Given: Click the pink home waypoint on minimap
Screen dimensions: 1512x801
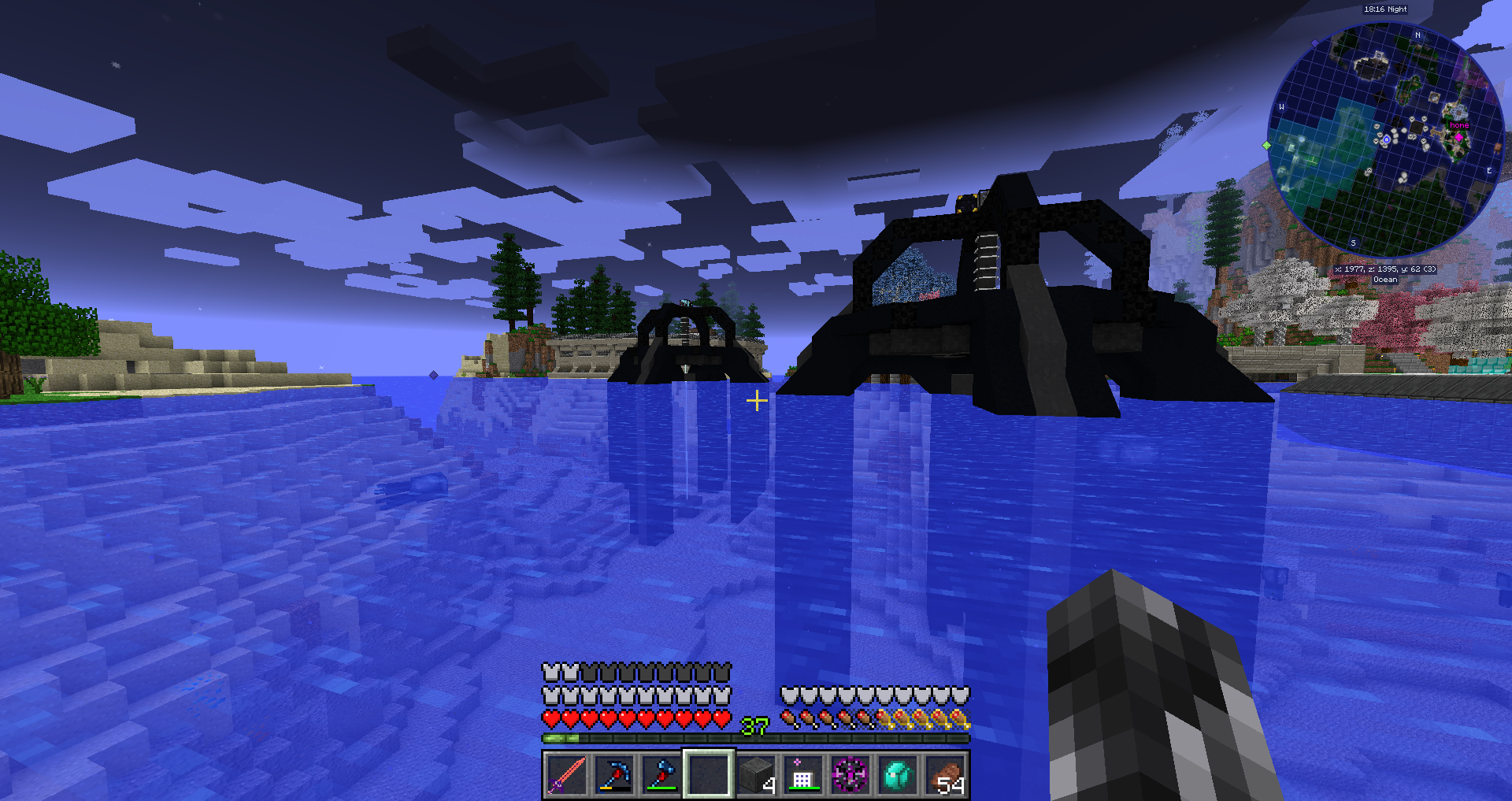Looking at the screenshot, I should click(1458, 137).
